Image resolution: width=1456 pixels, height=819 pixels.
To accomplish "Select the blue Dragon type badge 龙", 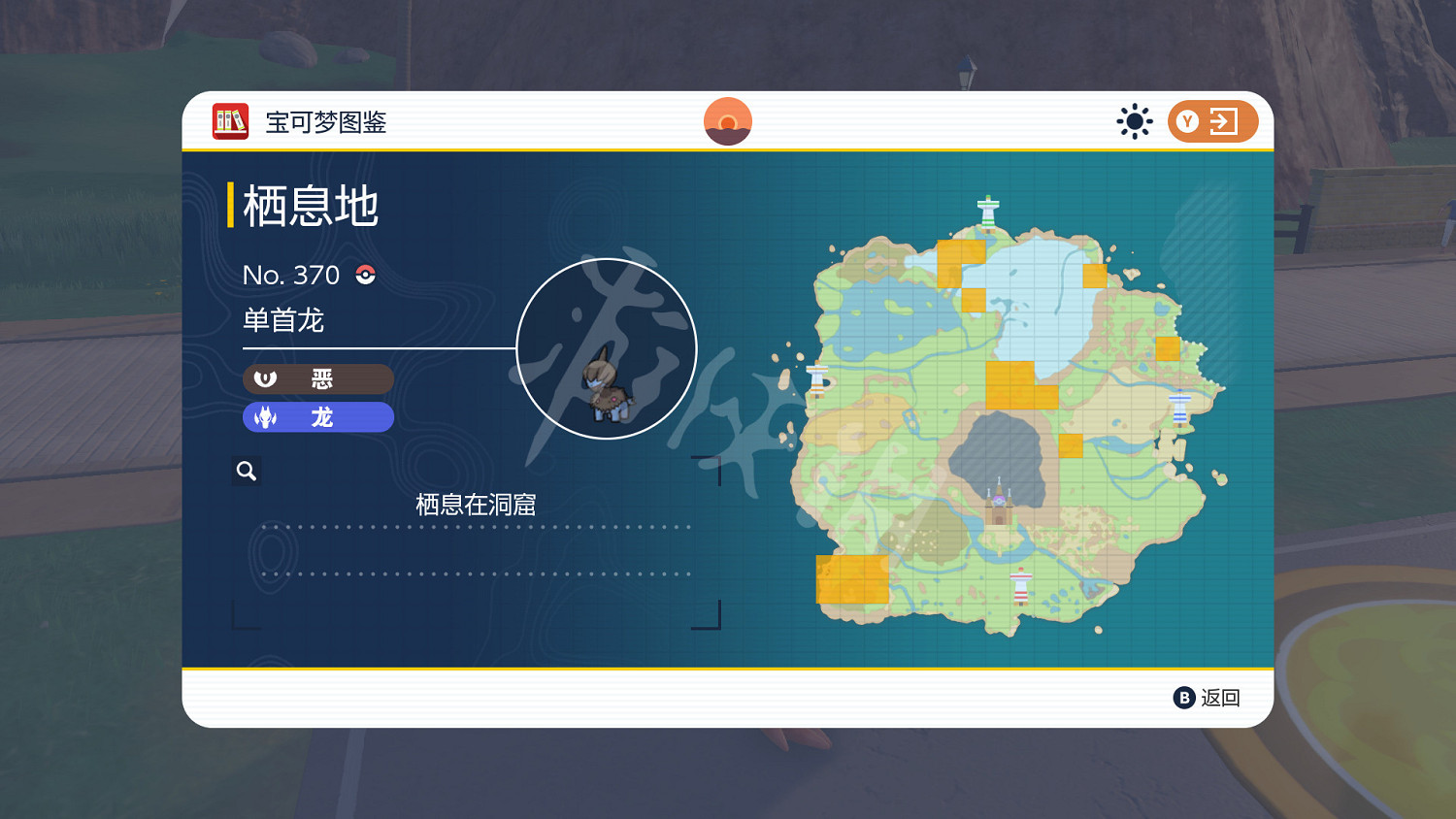I will (318, 416).
